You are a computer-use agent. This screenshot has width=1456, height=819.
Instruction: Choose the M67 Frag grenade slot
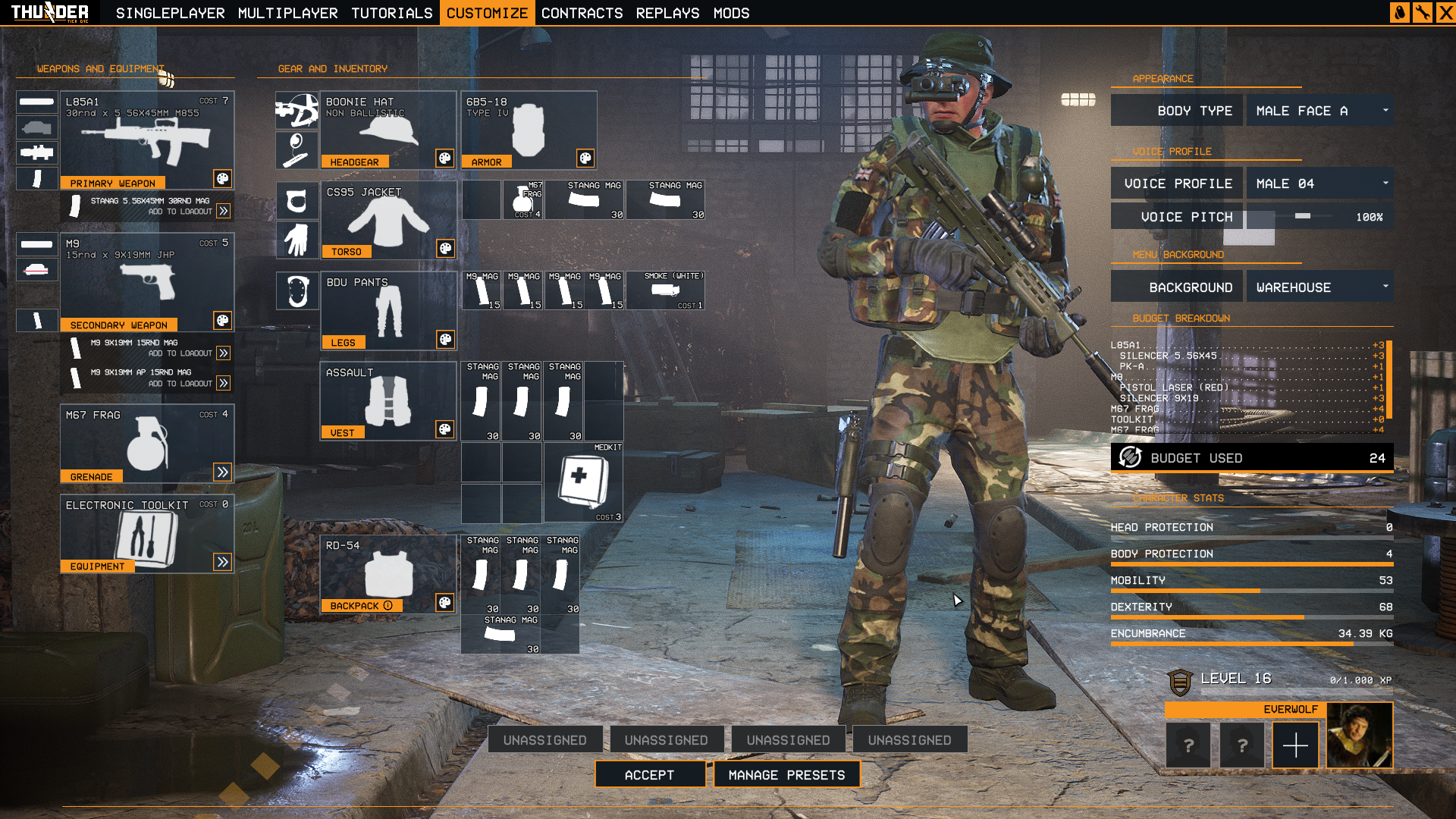[146, 444]
